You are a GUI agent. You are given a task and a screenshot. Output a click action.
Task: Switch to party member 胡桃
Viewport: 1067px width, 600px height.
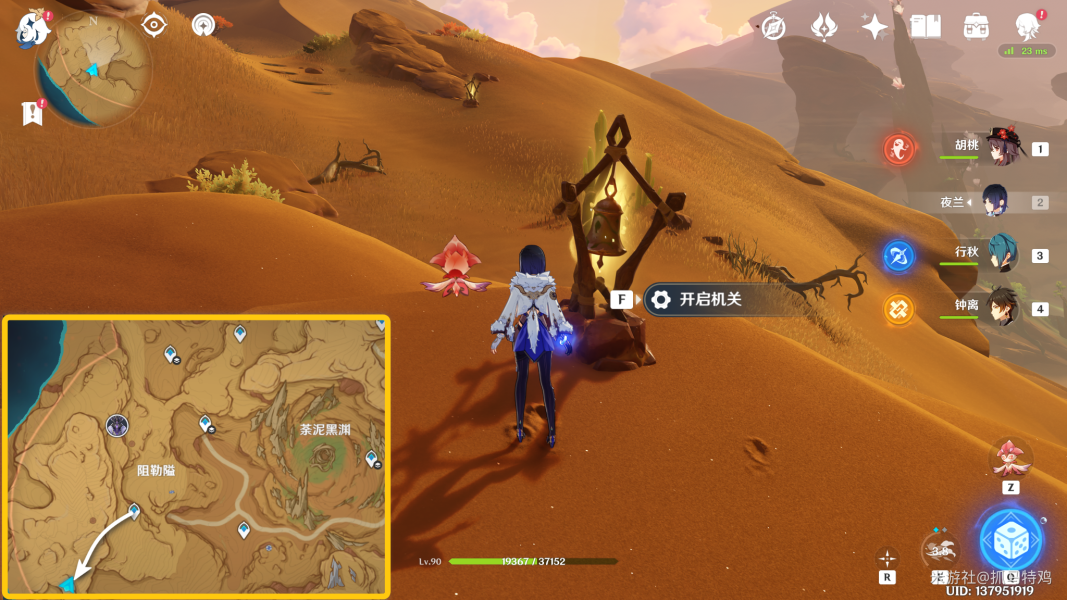coord(1000,148)
